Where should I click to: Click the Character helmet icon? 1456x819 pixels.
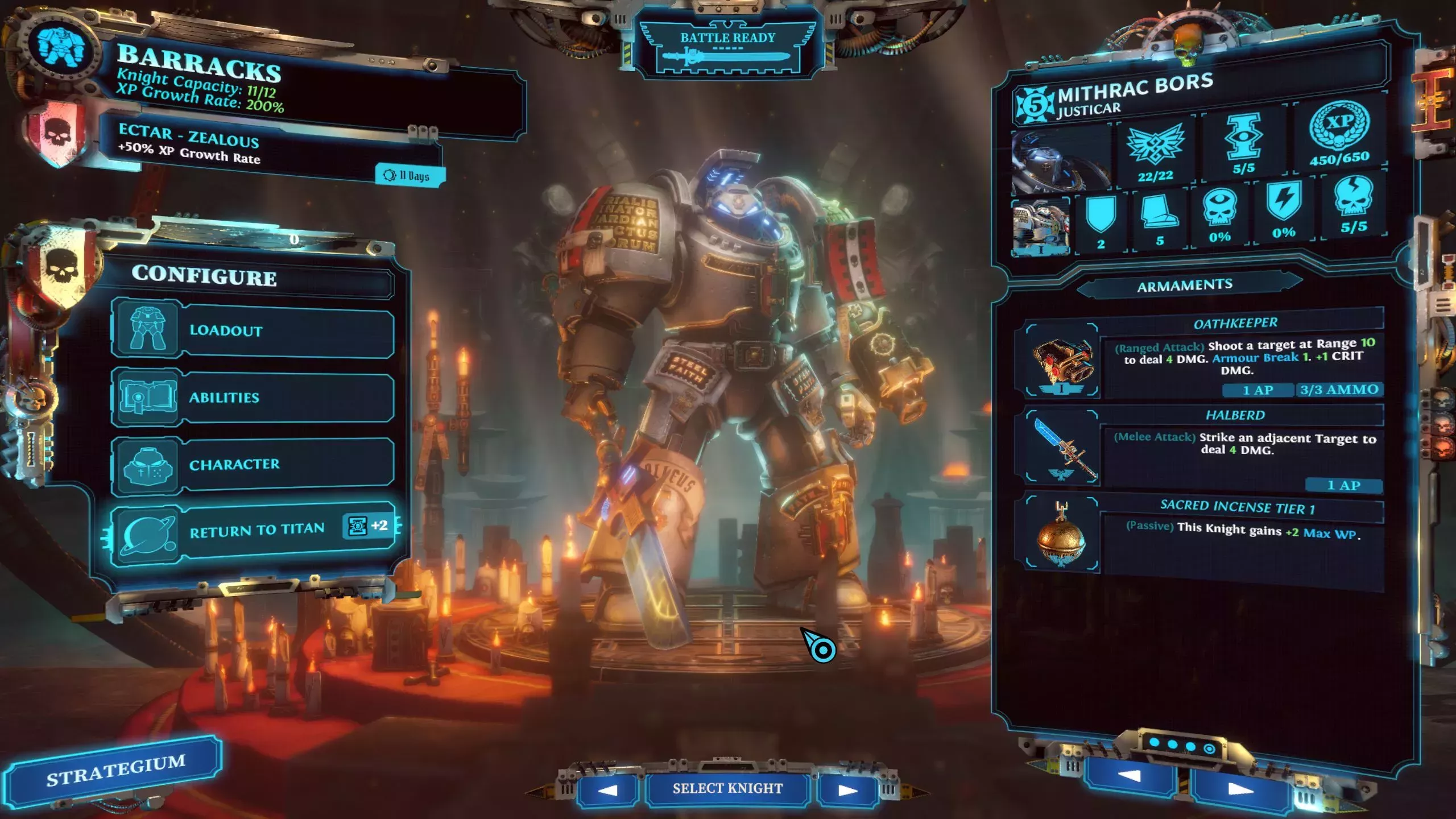click(x=147, y=464)
